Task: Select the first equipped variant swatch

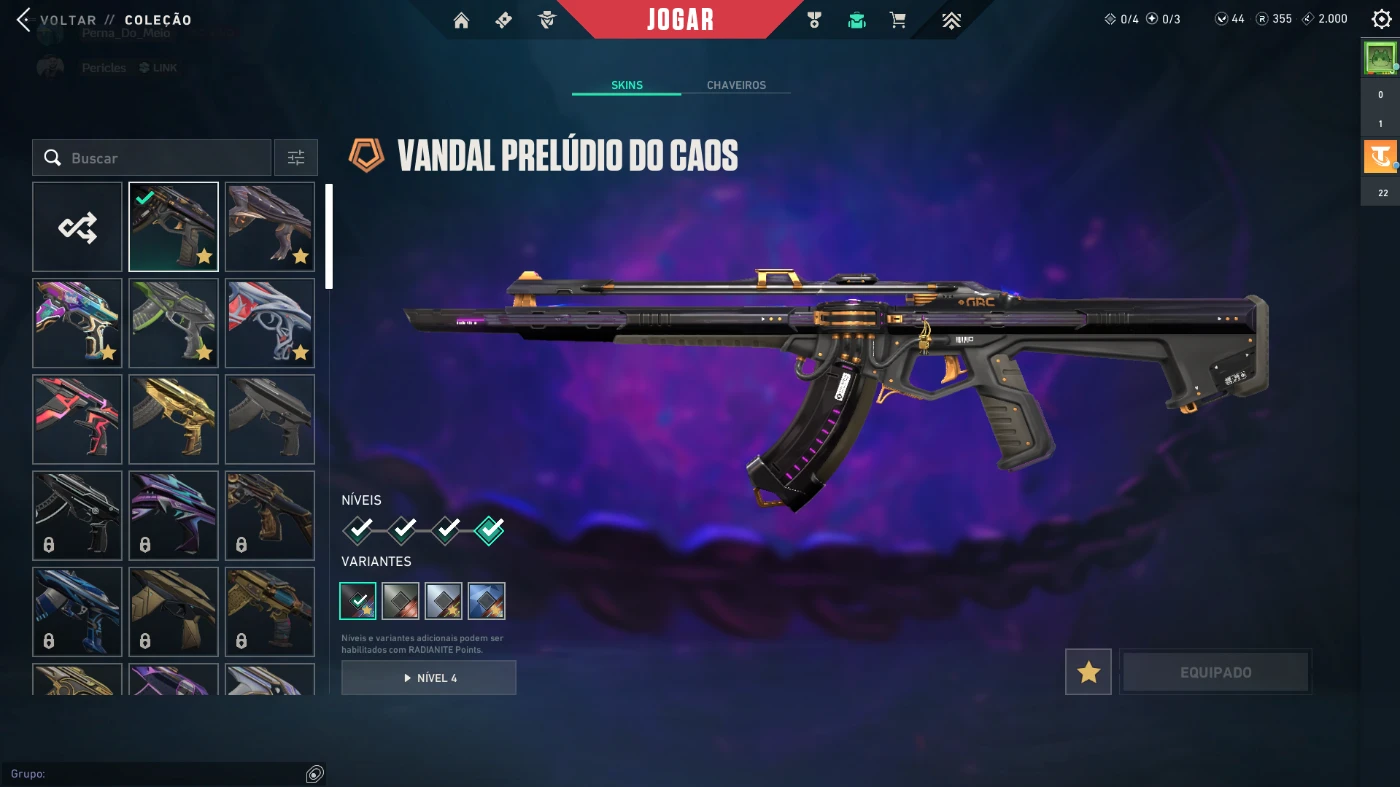Action: pyautogui.click(x=358, y=601)
